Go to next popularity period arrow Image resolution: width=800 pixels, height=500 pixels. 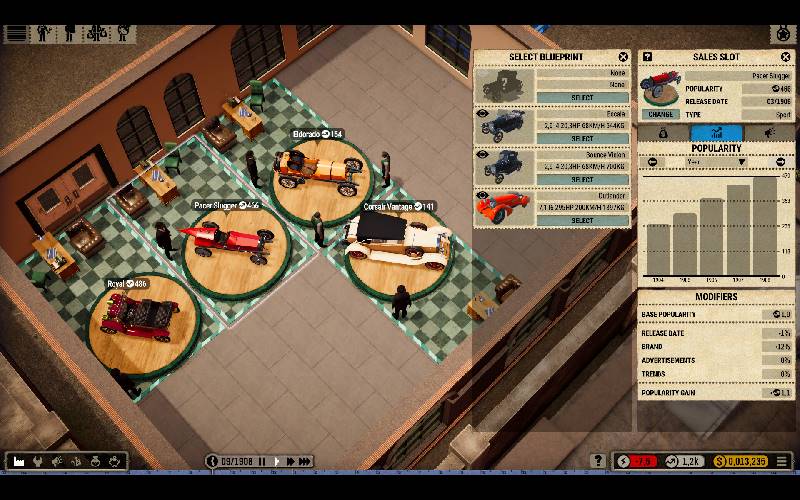(781, 161)
